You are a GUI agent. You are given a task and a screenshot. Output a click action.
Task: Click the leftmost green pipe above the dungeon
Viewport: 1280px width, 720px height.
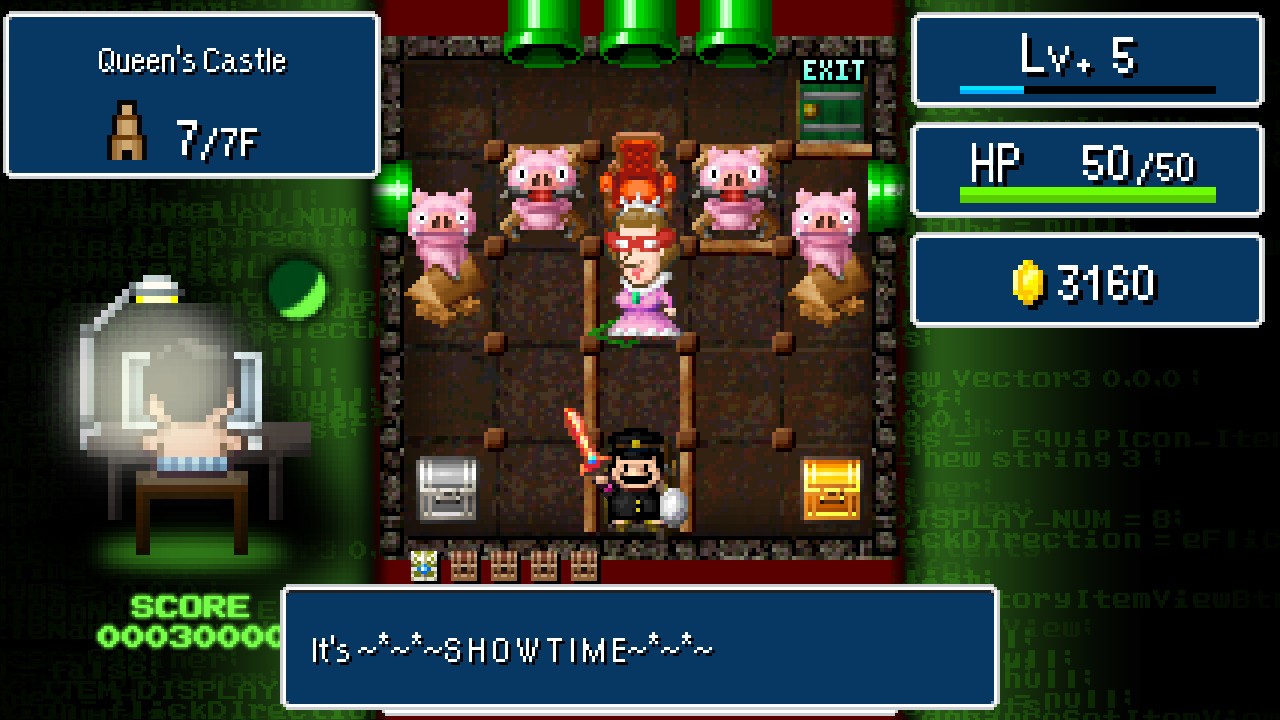(x=543, y=30)
